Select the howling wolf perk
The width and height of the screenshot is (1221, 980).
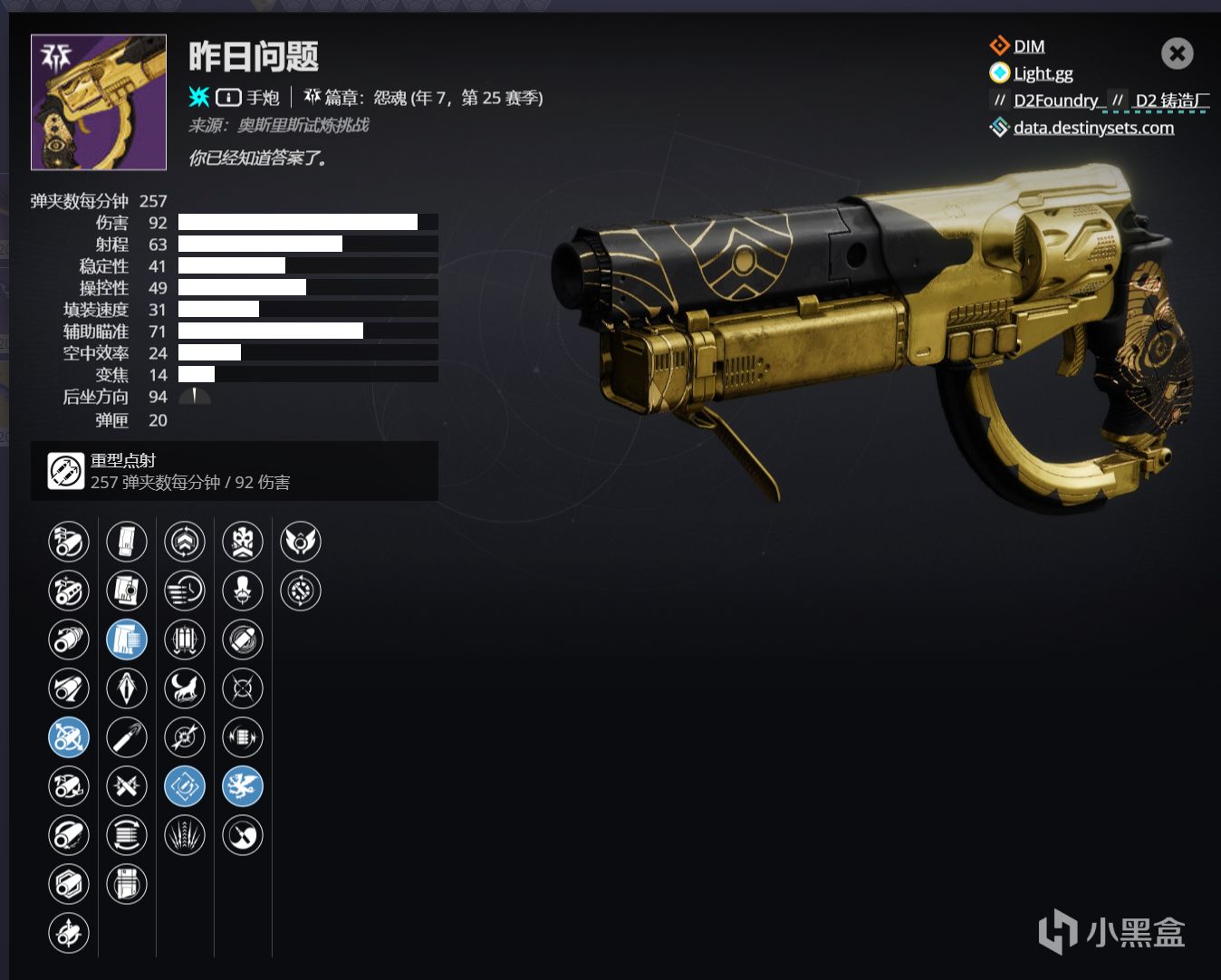(x=185, y=688)
